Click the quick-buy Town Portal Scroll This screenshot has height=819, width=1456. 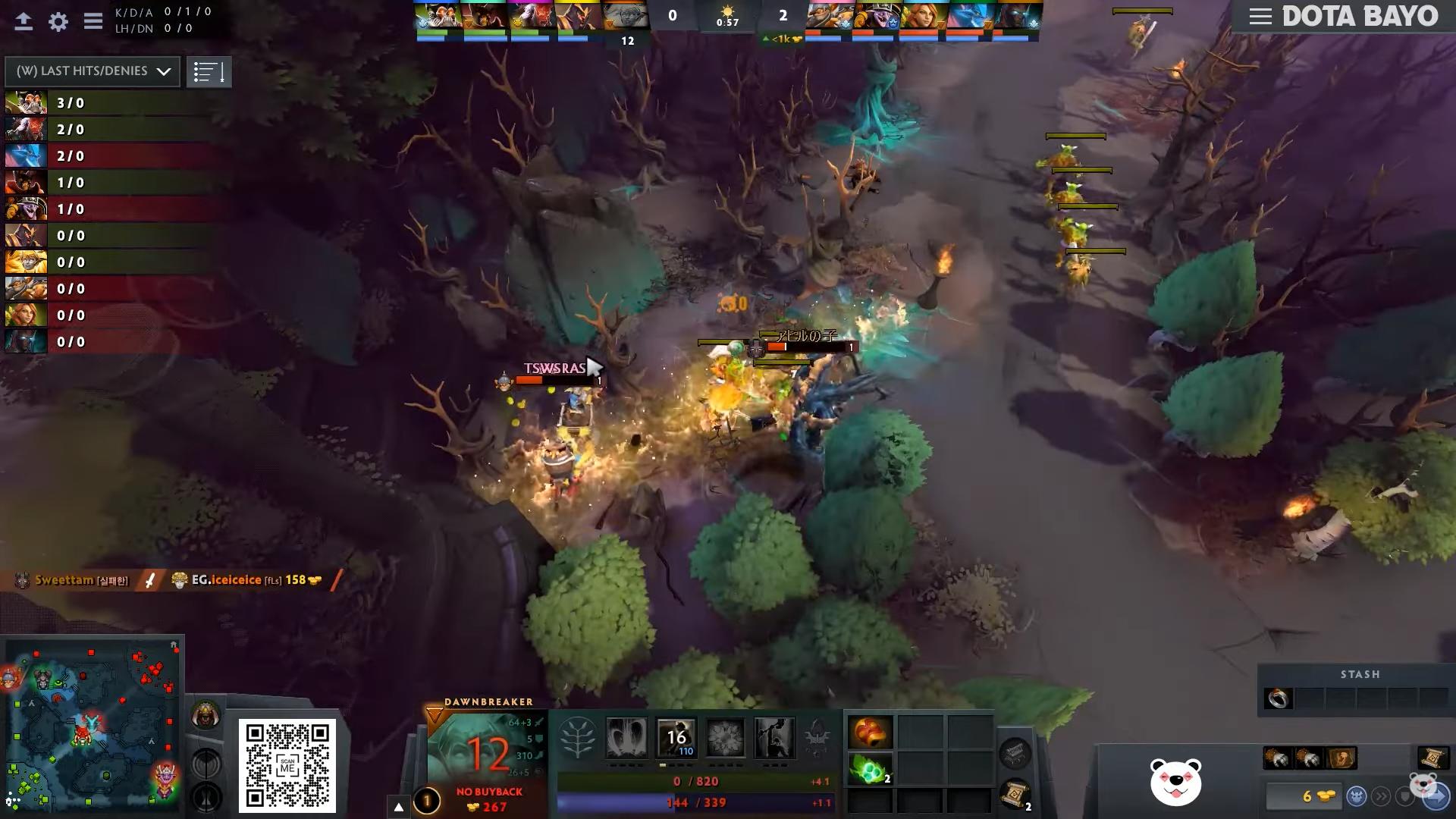pos(1431,758)
